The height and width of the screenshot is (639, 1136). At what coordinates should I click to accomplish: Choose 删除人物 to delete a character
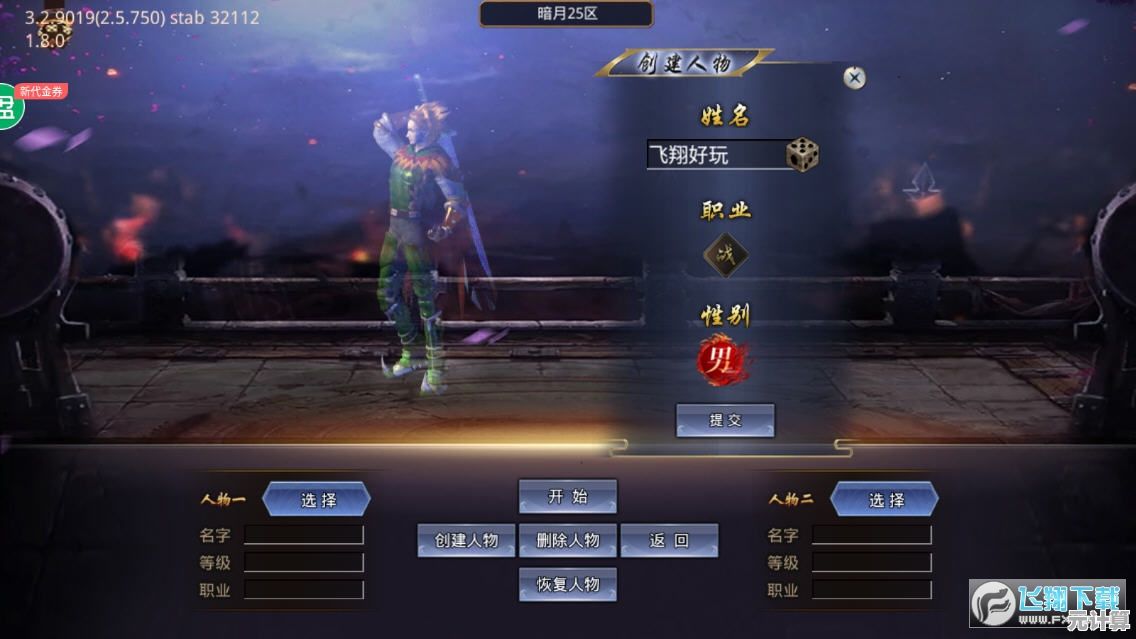[567, 540]
